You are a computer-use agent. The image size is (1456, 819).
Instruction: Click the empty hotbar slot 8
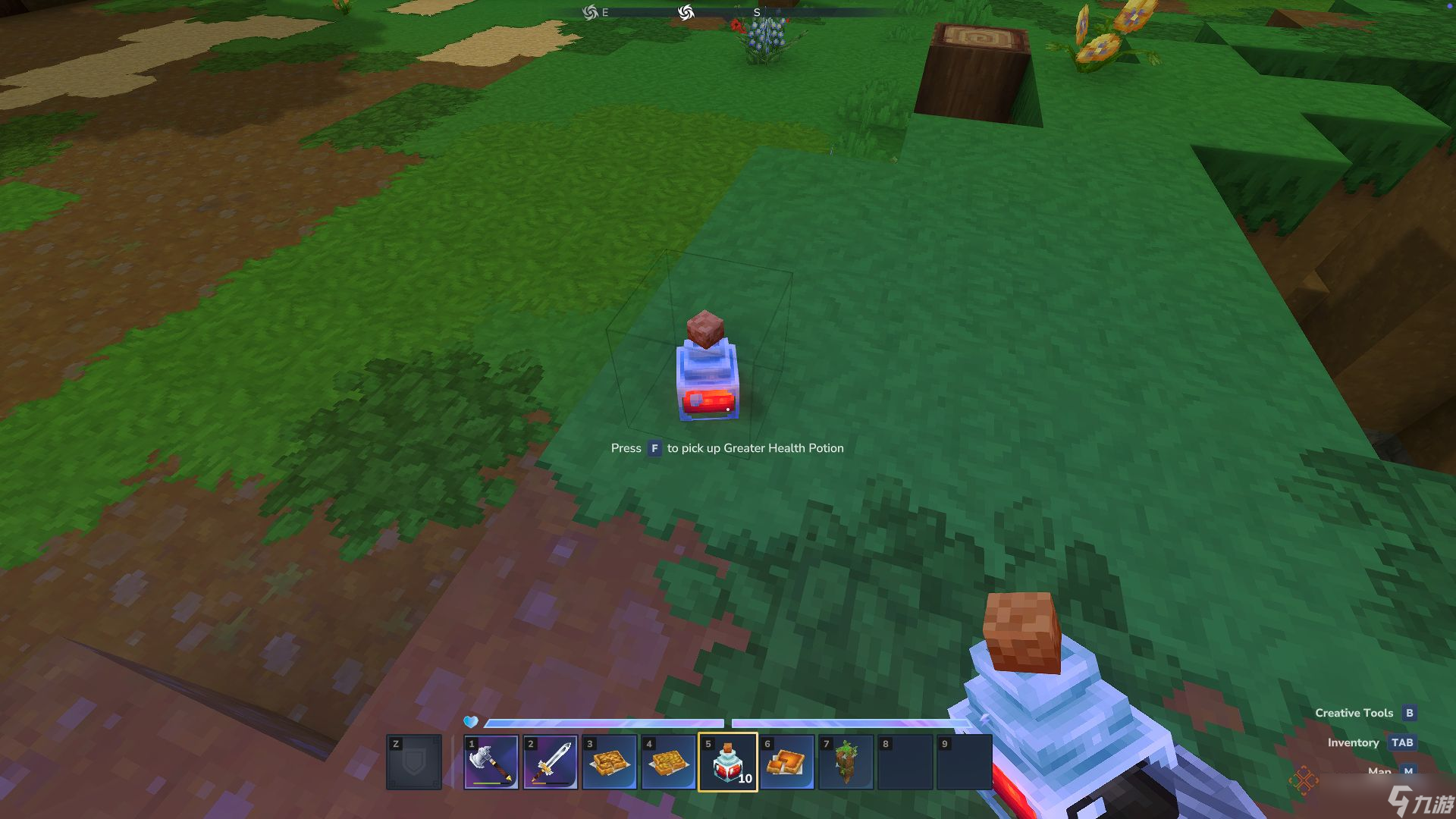pos(905,761)
